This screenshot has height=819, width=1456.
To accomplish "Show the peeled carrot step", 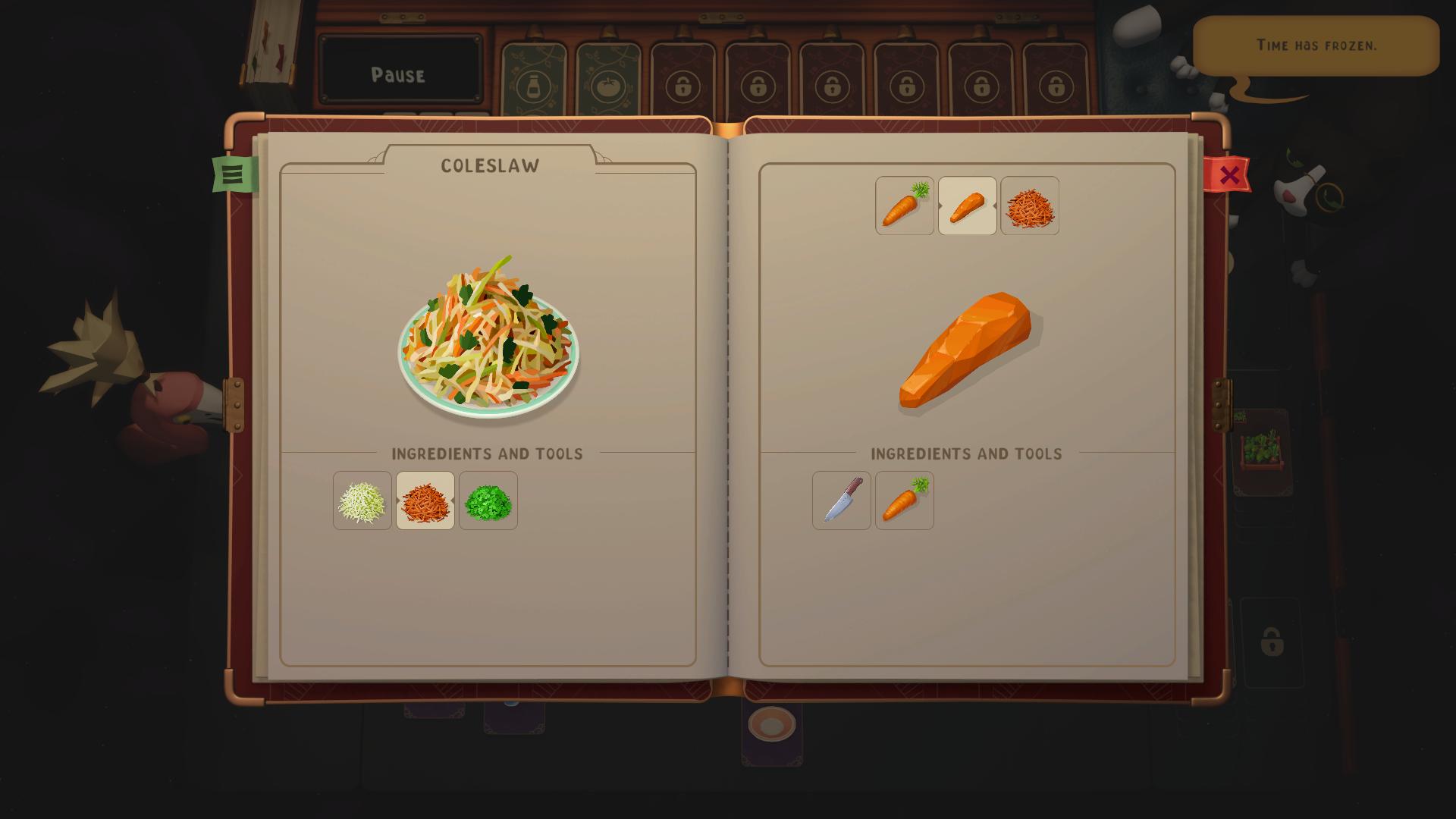I will coord(968,206).
